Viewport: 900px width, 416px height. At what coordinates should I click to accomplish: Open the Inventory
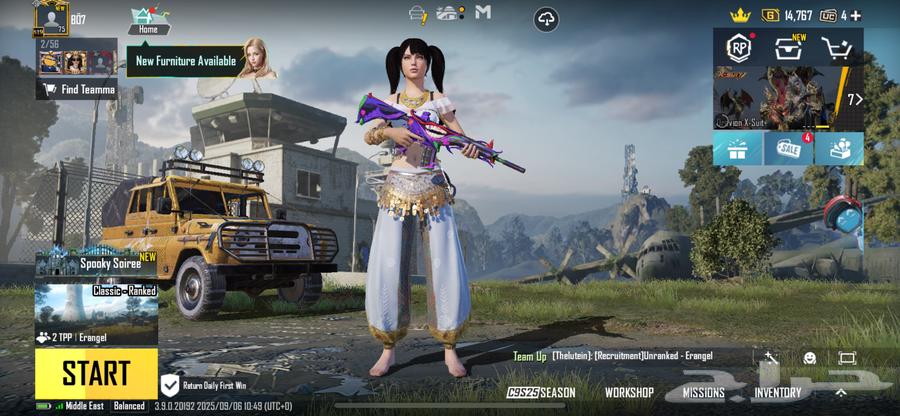pos(777,392)
